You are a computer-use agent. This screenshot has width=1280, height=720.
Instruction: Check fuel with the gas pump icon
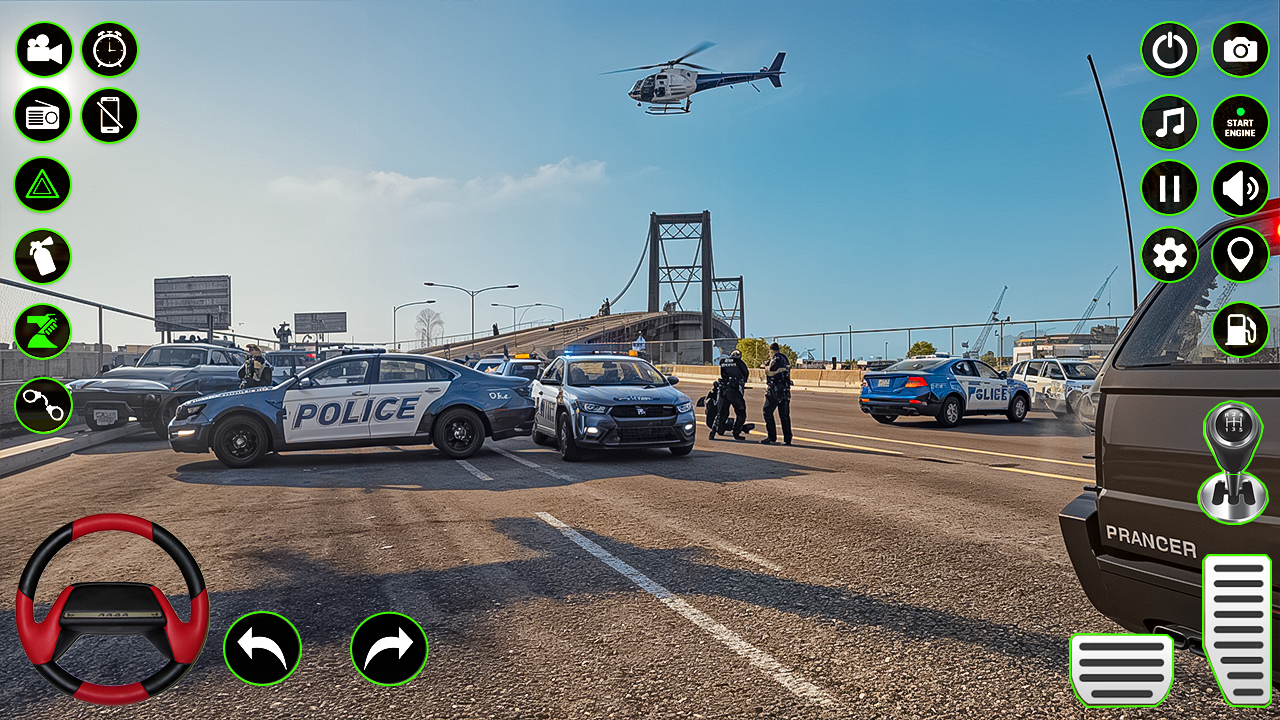tap(1238, 330)
